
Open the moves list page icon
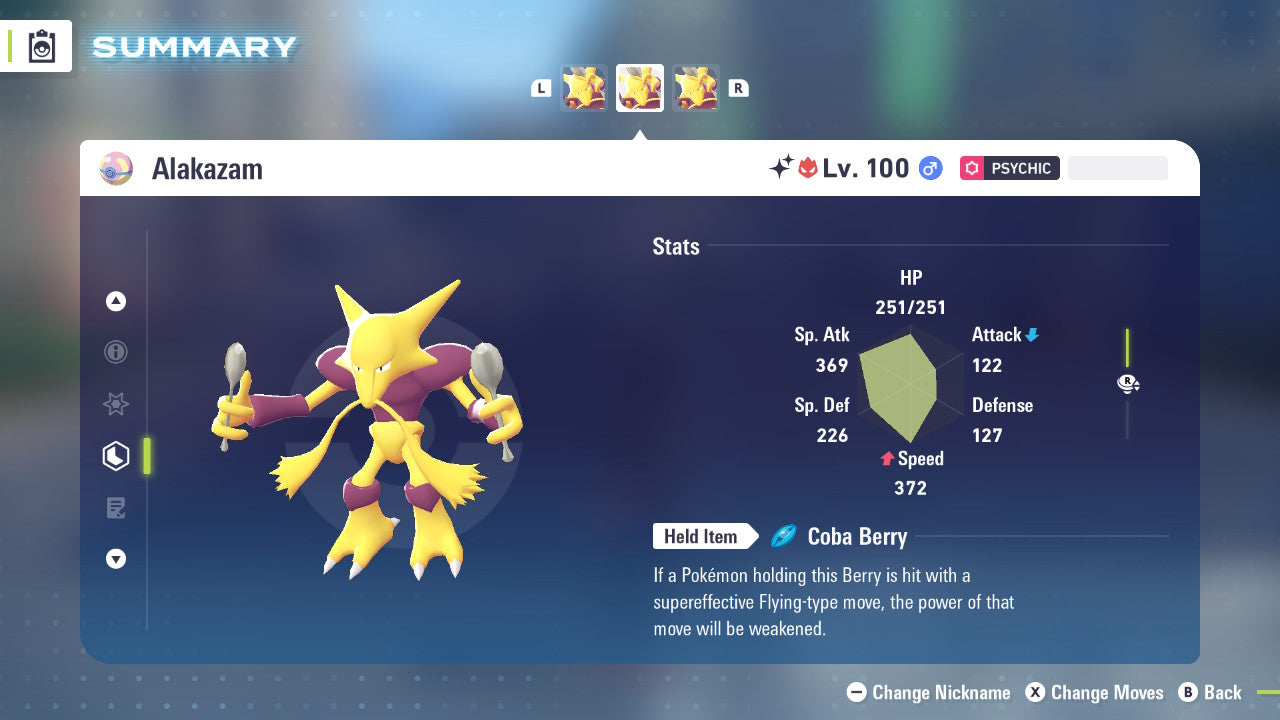(116, 507)
